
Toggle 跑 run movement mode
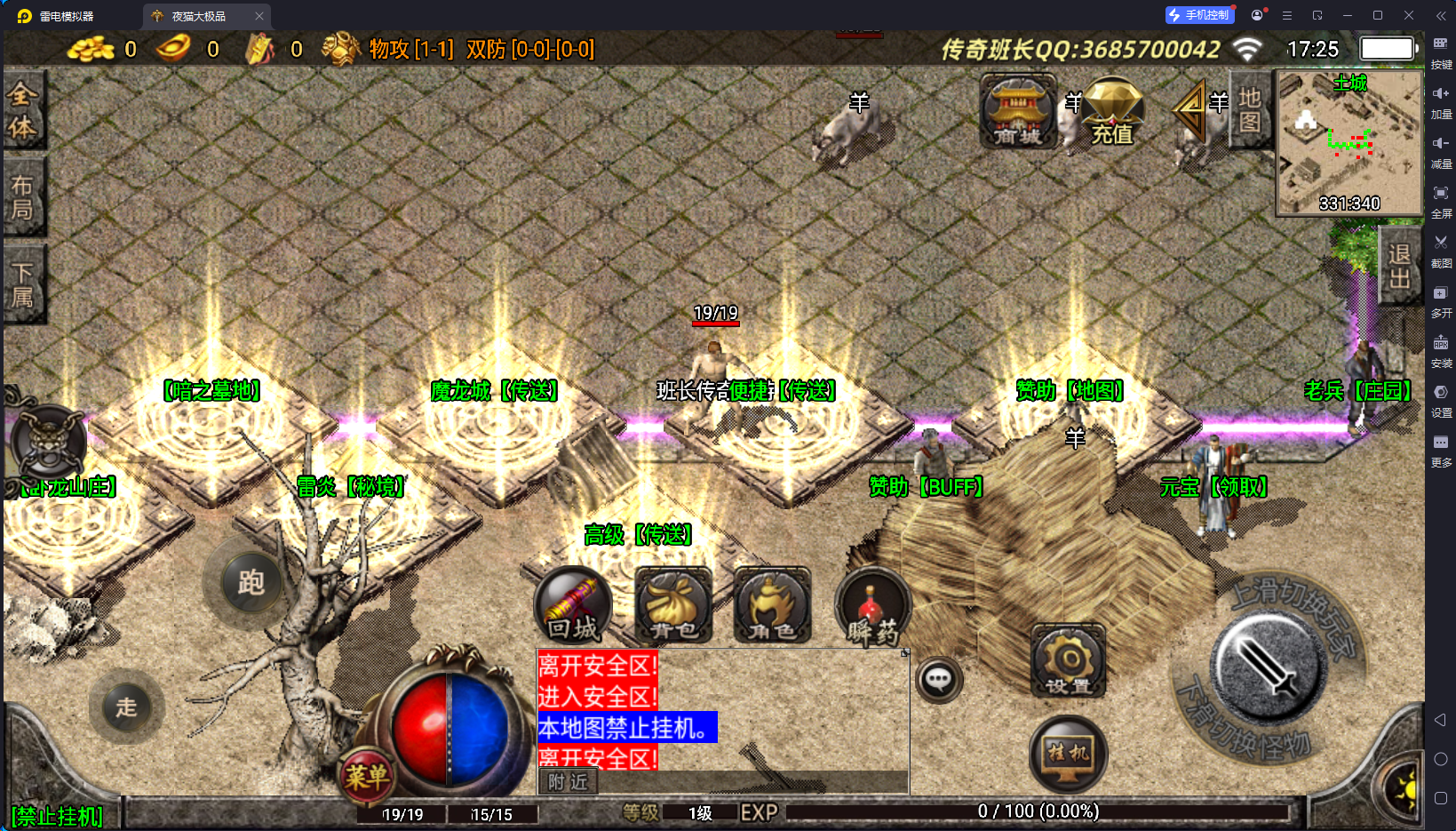250,583
